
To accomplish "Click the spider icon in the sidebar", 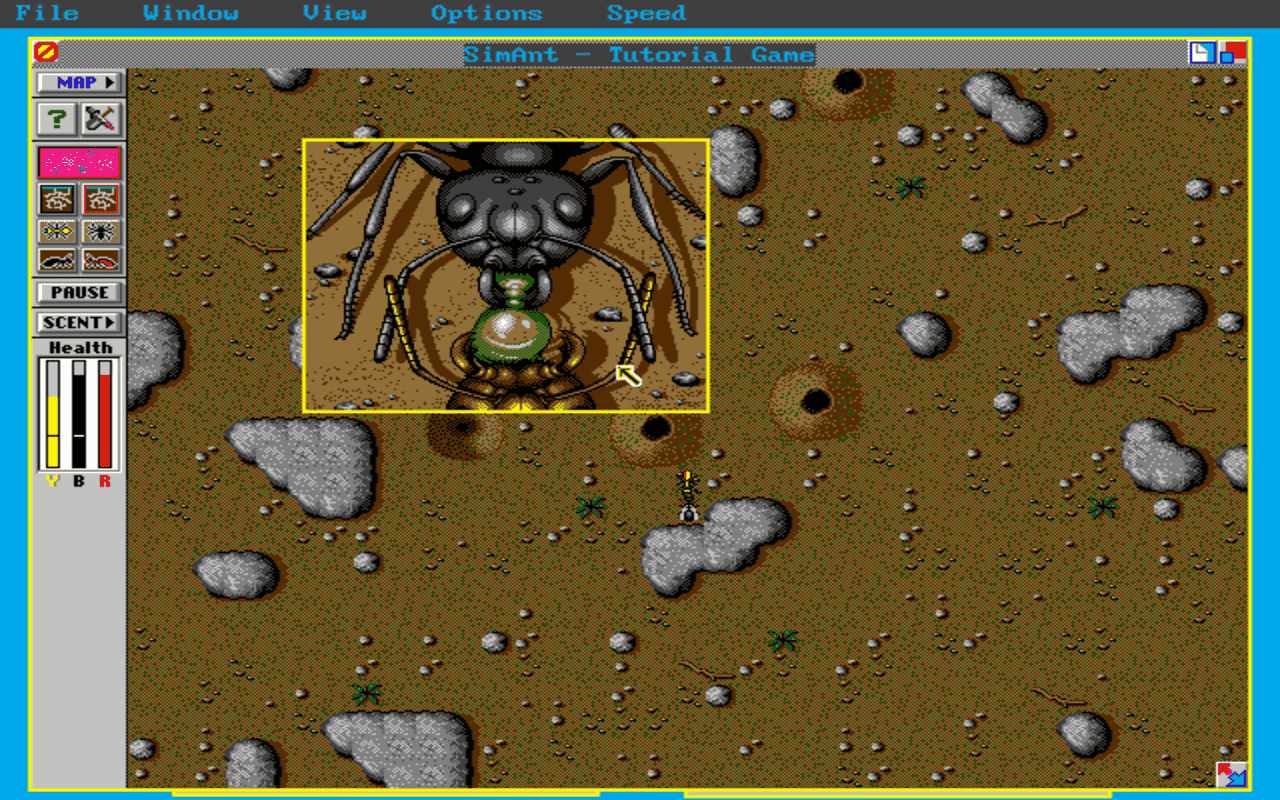I will (x=99, y=231).
